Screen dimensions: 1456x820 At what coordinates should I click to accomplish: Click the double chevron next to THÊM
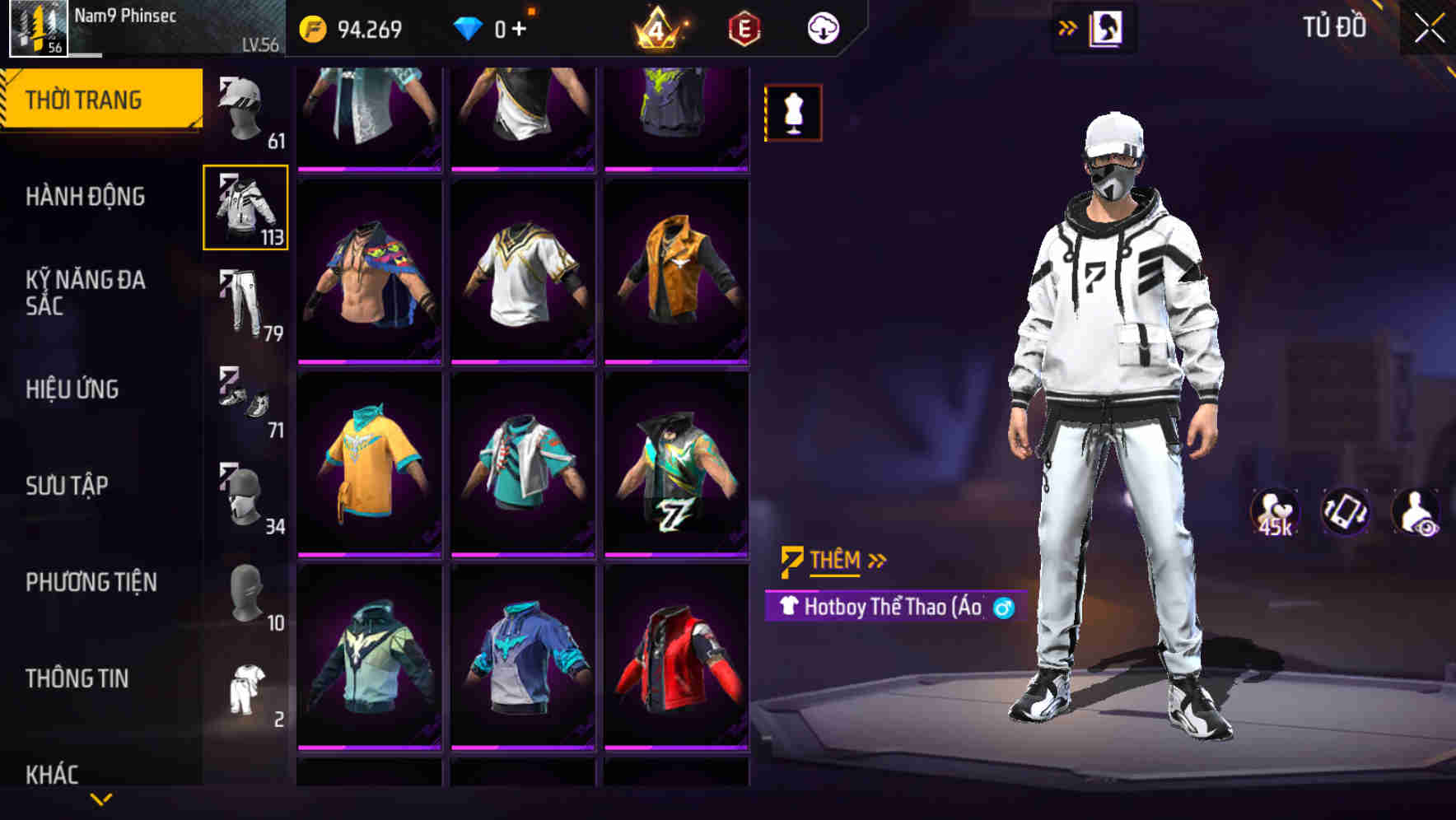[x=876, y=559]
